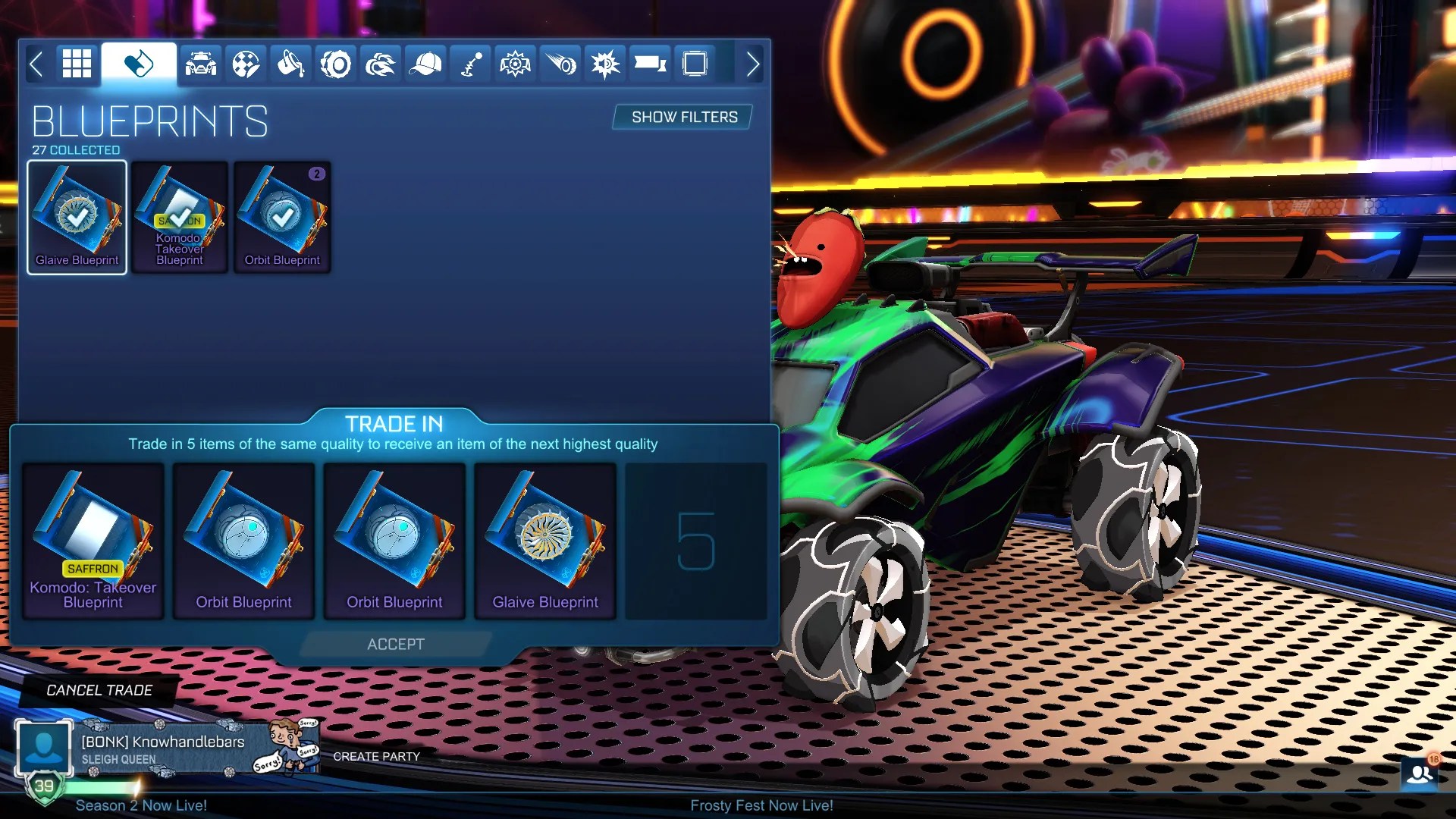Select the Rocket Boost flame icon
The image size is (1456, 819).
coord(380,64)
